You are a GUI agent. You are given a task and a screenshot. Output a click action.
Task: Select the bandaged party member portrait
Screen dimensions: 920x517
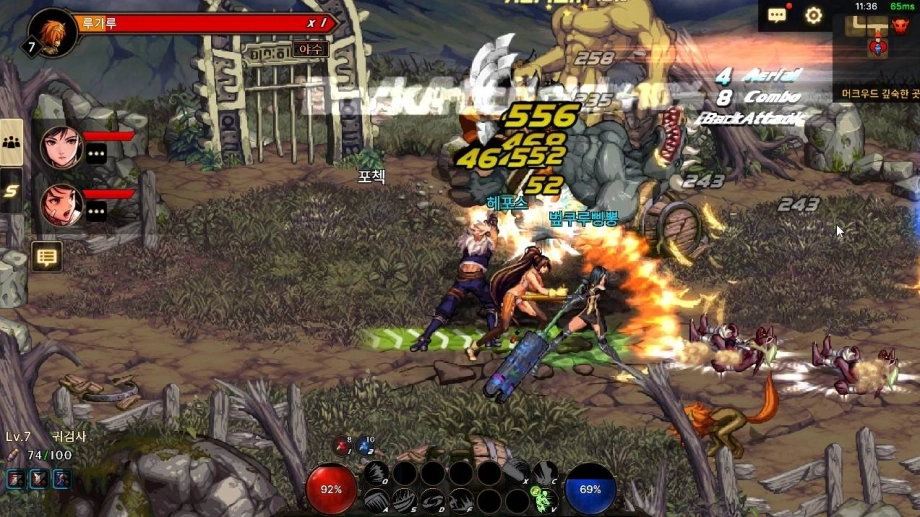click(x=61, y=205)
